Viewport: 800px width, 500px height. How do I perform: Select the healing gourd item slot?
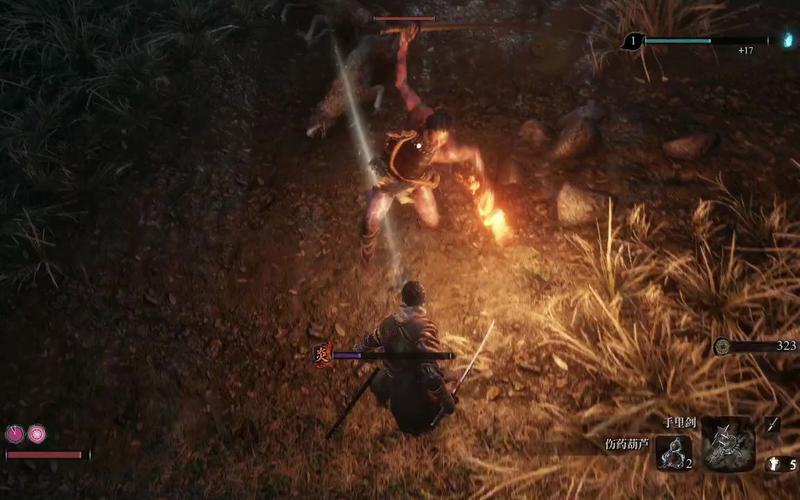tap(675, 452)
